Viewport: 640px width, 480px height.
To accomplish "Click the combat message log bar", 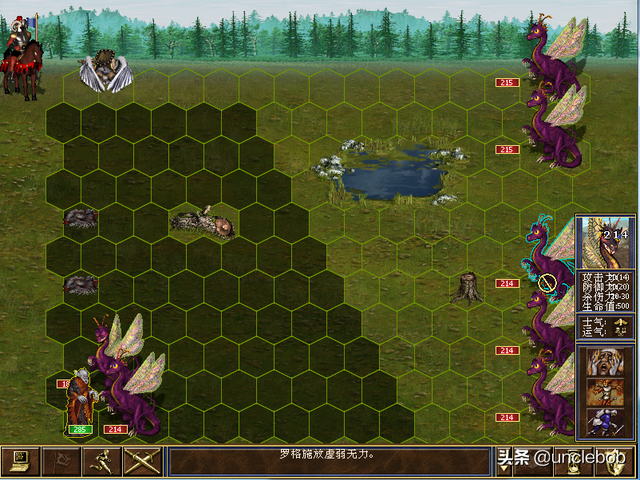I will [x=328, y=461].
